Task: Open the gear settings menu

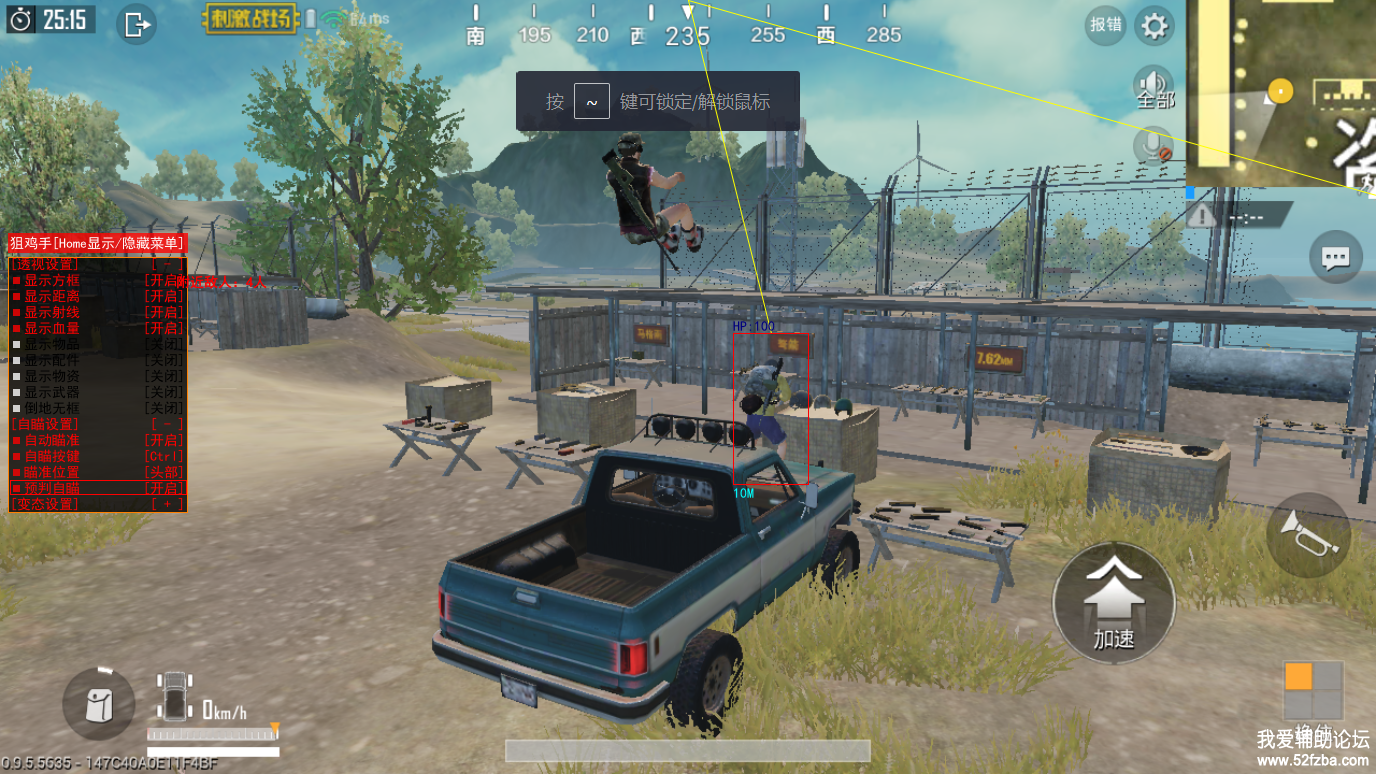Action: click(x=1155, y=26)
